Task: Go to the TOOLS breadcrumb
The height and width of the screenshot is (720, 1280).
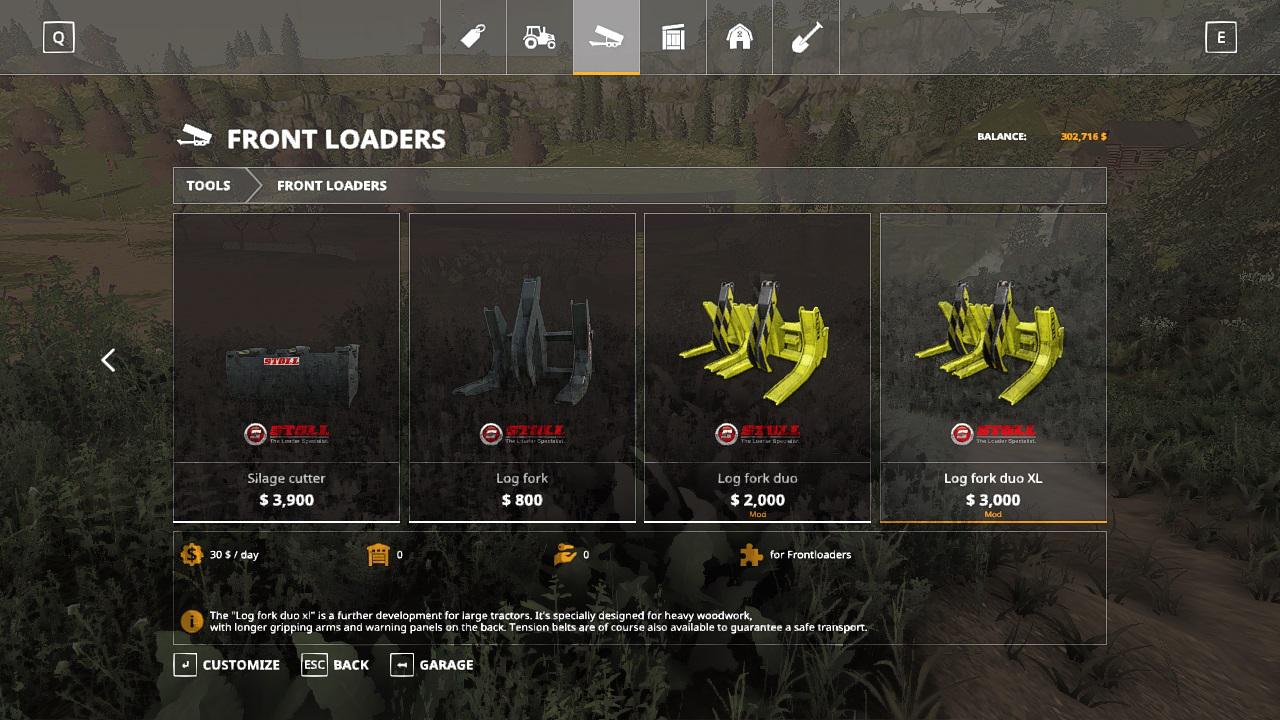Action: tap(208, 186)
